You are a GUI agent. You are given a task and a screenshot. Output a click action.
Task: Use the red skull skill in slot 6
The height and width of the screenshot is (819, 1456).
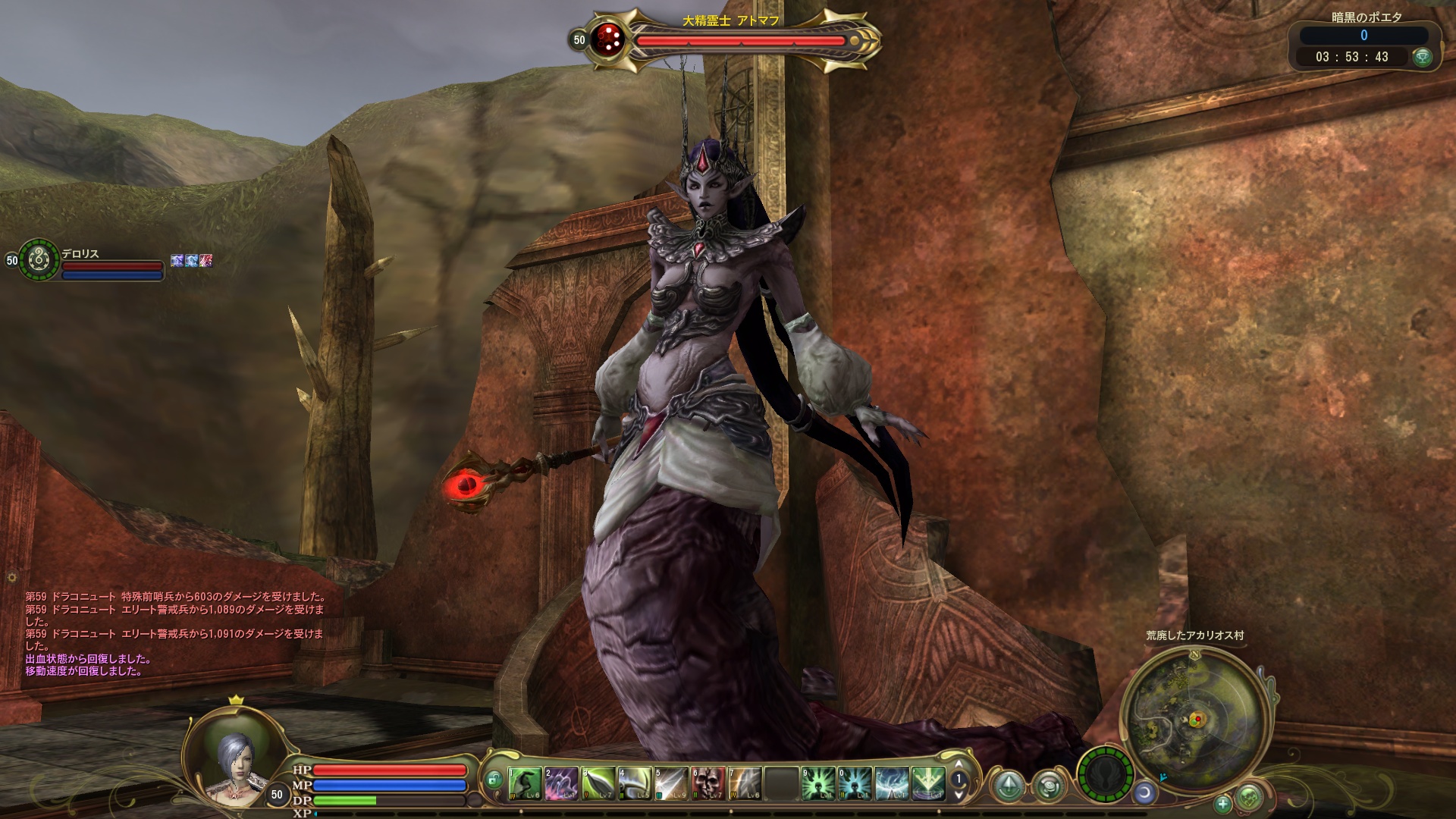pos(708,783)
